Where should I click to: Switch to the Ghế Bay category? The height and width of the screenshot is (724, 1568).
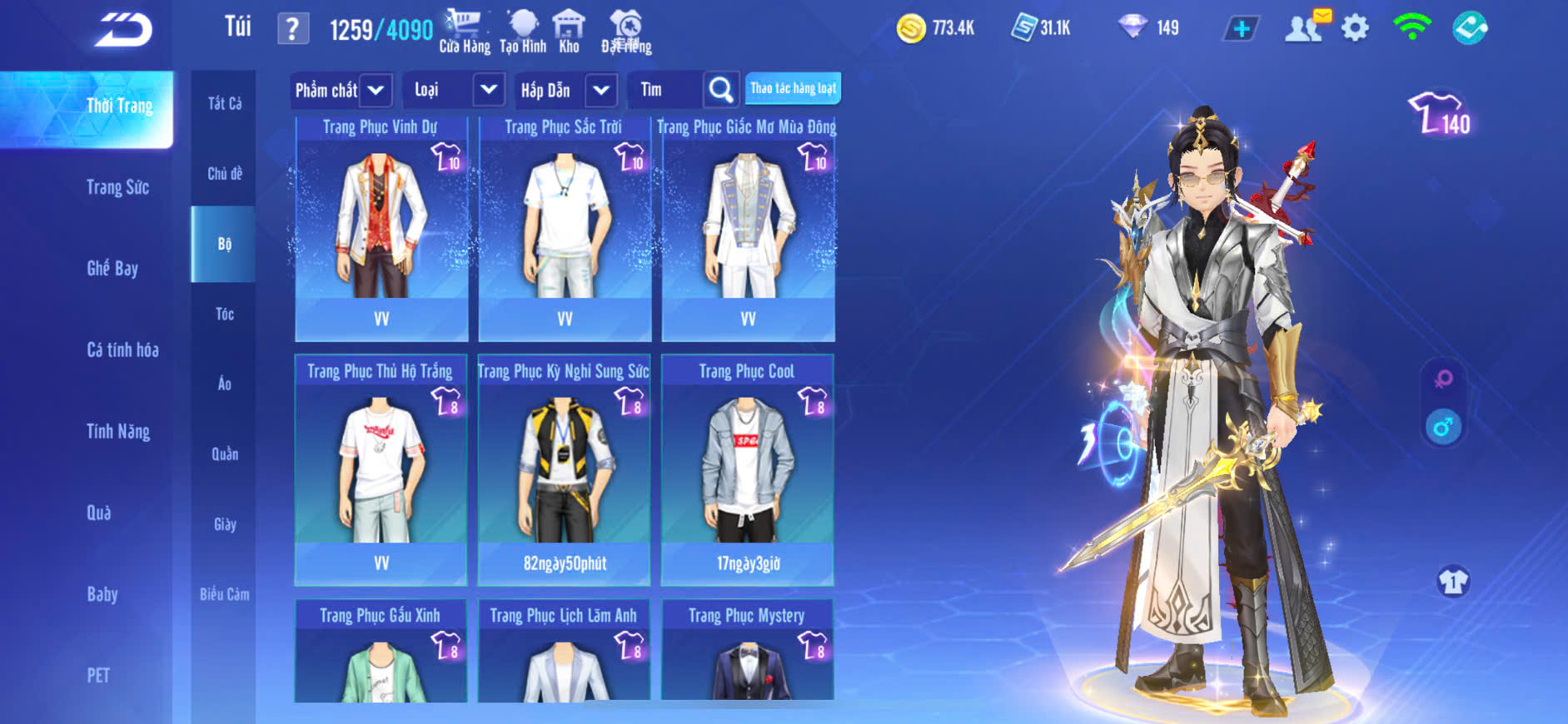tap(112, 268)
